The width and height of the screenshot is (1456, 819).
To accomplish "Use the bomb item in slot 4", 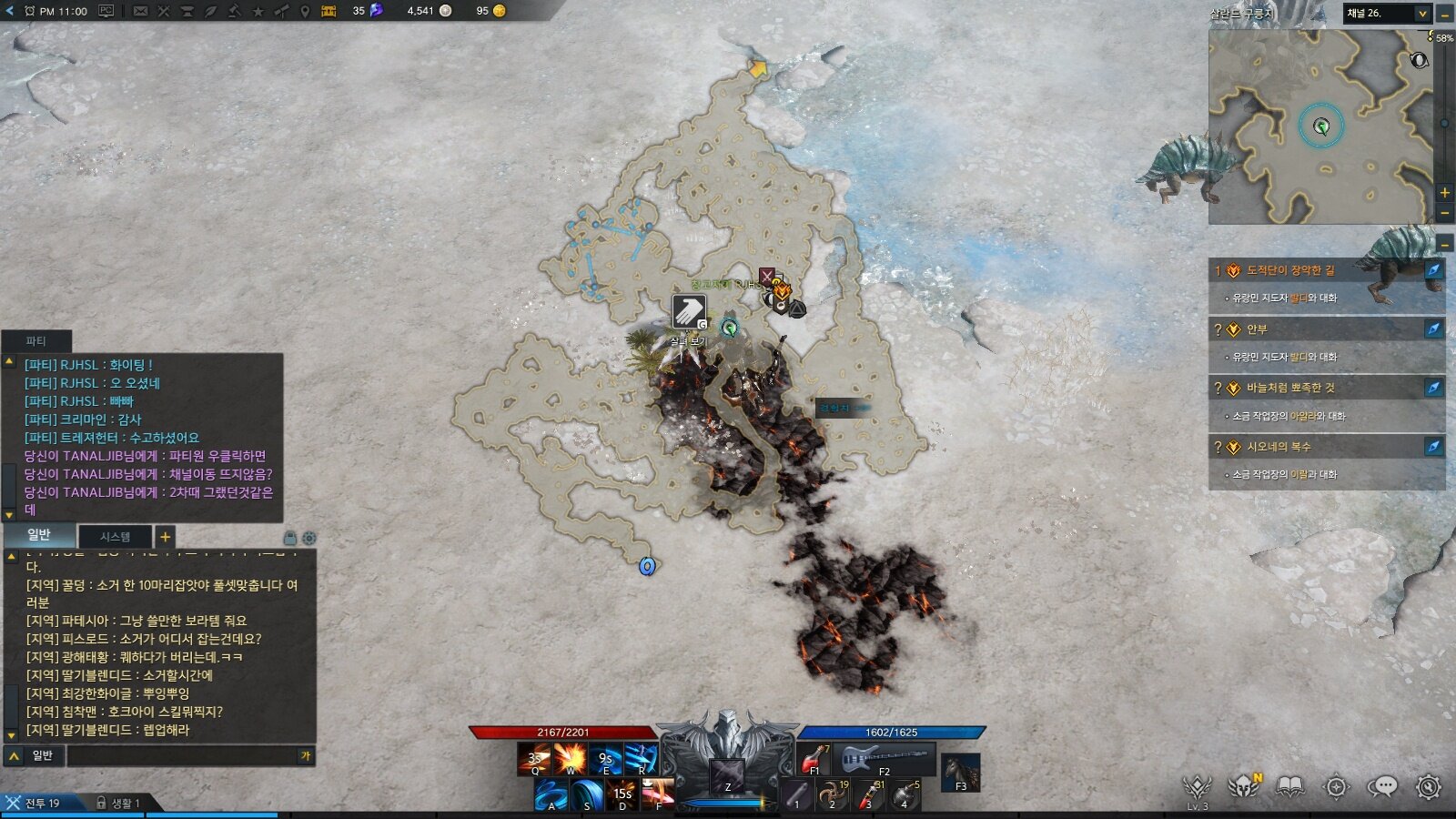I will [905, 794].
